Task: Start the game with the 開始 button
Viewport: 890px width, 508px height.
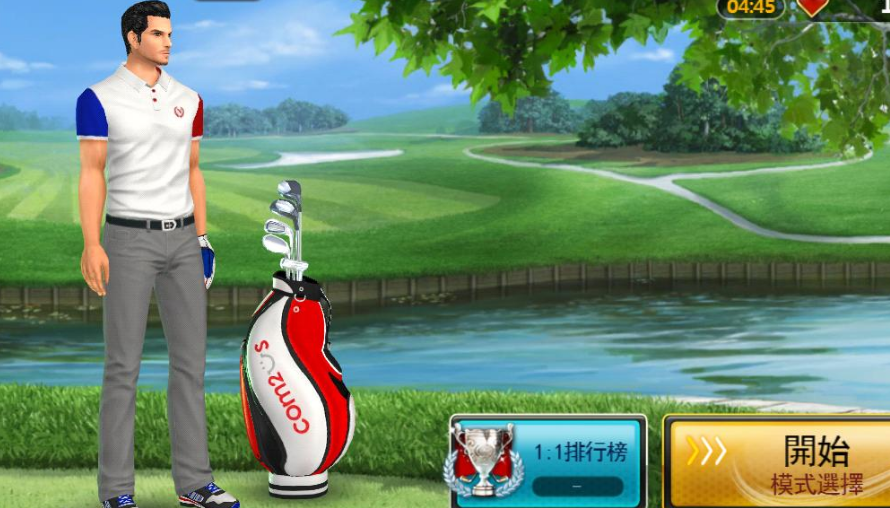Action: click(780, 462)
